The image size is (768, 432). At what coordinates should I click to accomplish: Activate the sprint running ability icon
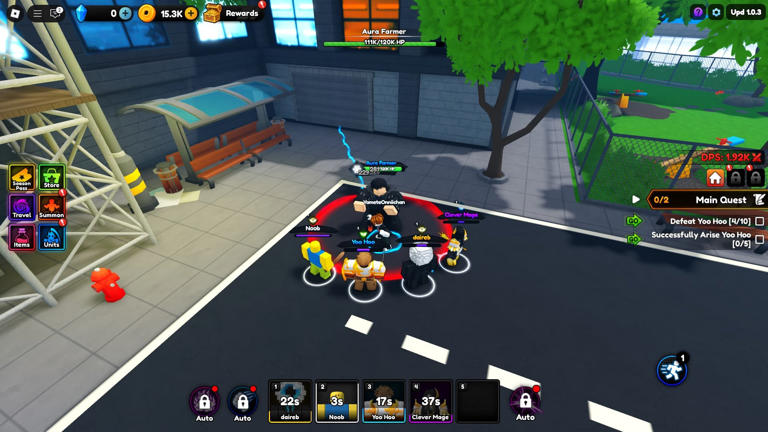point(672,370)
